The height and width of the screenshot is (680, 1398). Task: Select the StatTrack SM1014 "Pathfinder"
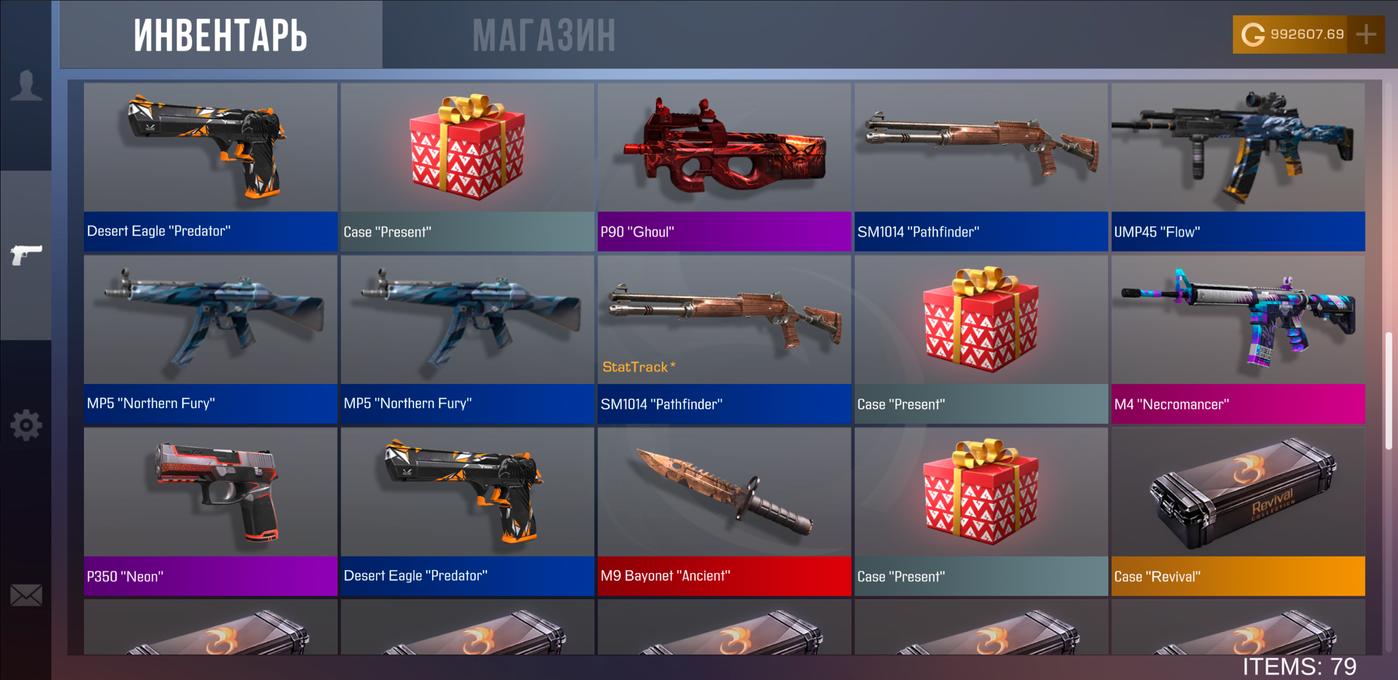tap(724, 338)
